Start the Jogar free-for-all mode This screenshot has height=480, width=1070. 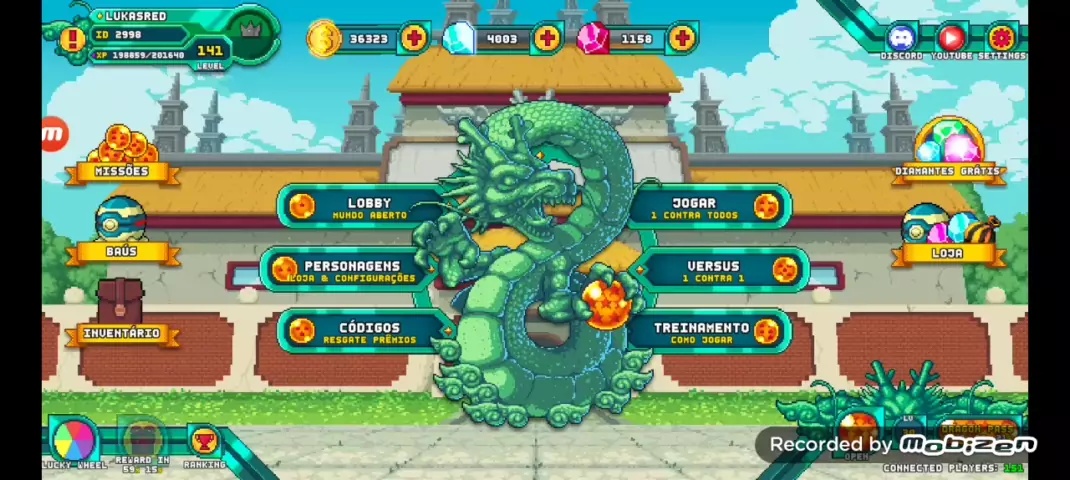(x=708, y=207)
